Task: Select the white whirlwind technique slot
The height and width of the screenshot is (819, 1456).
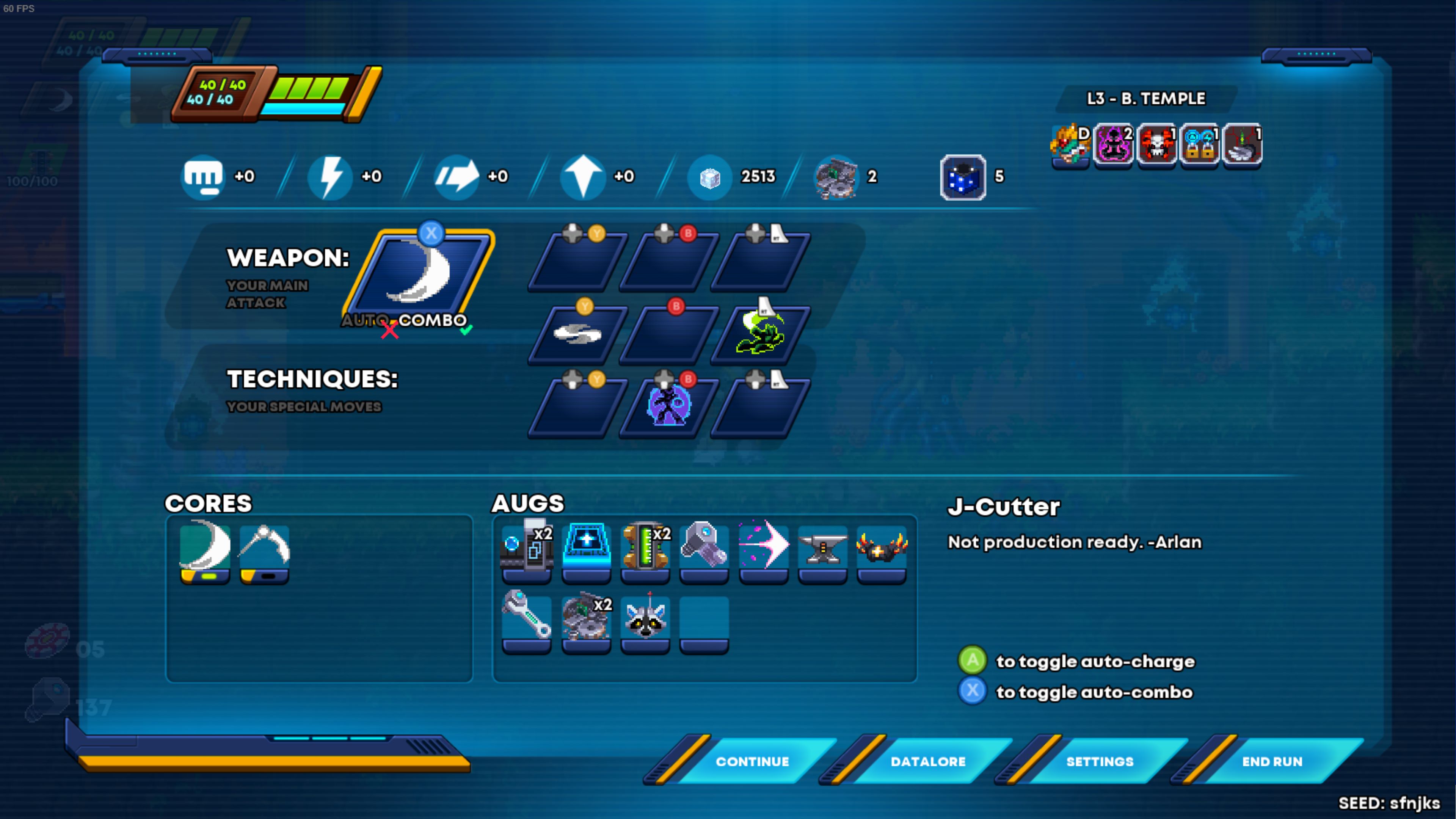Action: [577, 334]
